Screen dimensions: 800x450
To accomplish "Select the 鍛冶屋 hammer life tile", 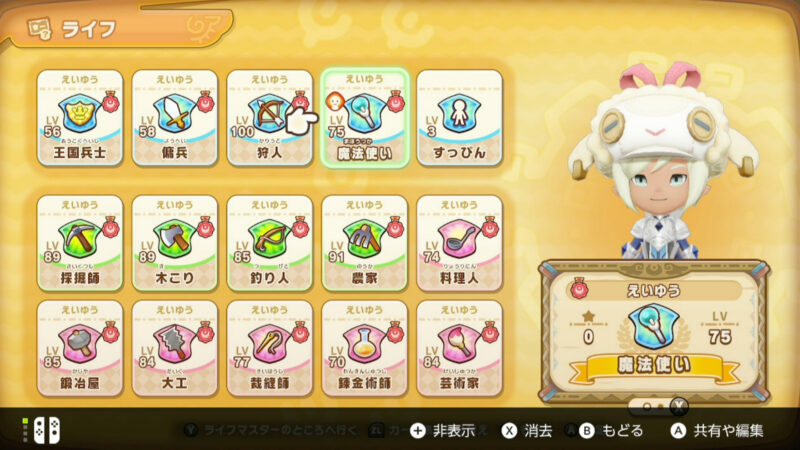I will pyautogui.click(x=80, y=347).
